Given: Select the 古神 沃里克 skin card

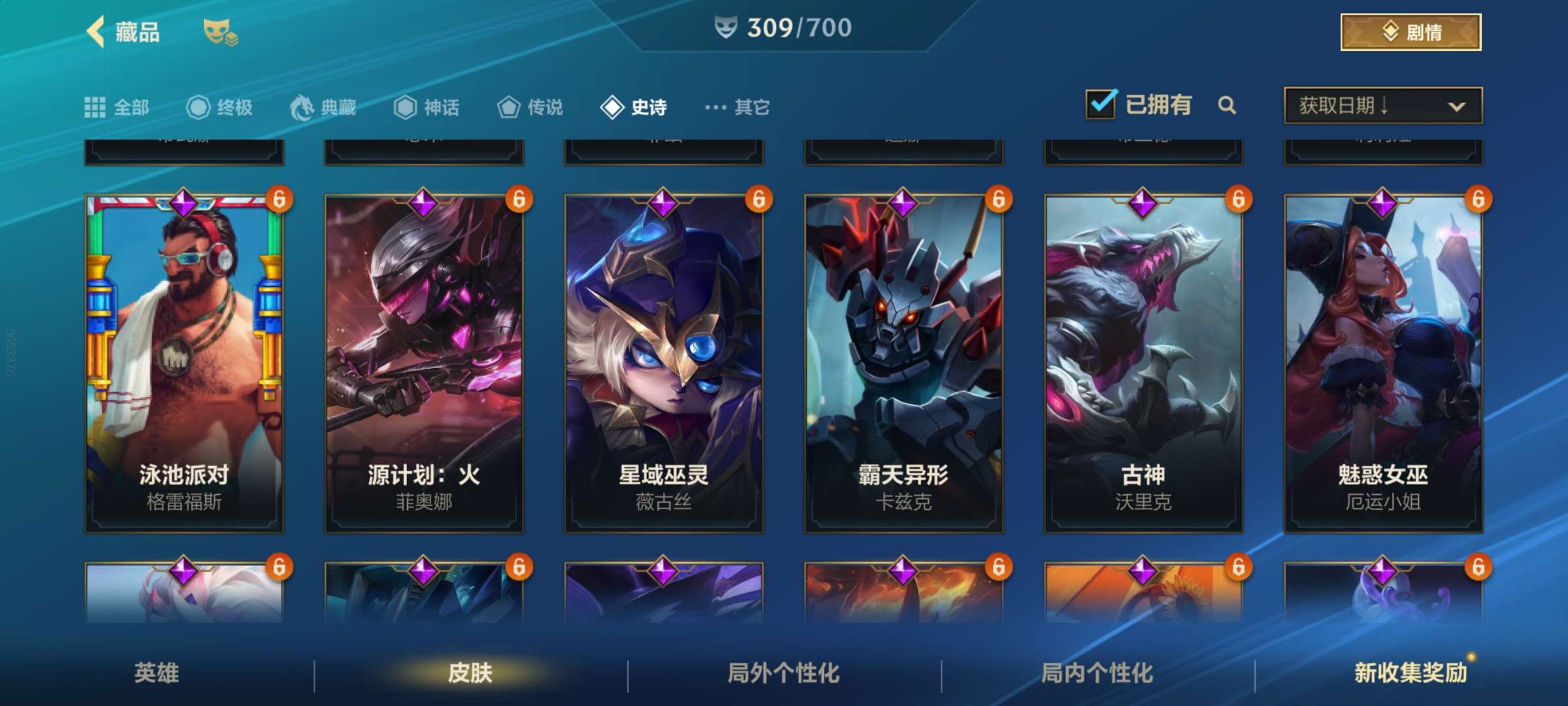Looking at the screenshot, I should (x=1143, y=363).
